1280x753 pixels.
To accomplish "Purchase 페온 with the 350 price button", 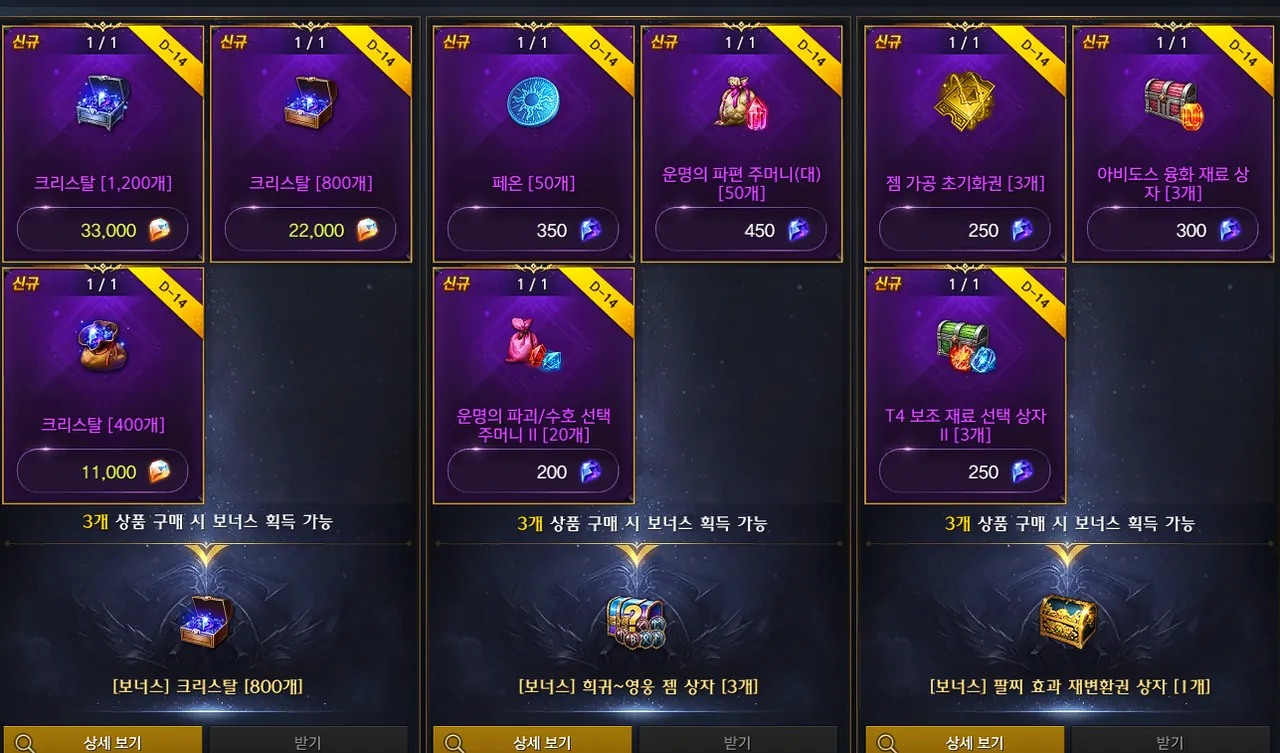I will click(533, 229).
